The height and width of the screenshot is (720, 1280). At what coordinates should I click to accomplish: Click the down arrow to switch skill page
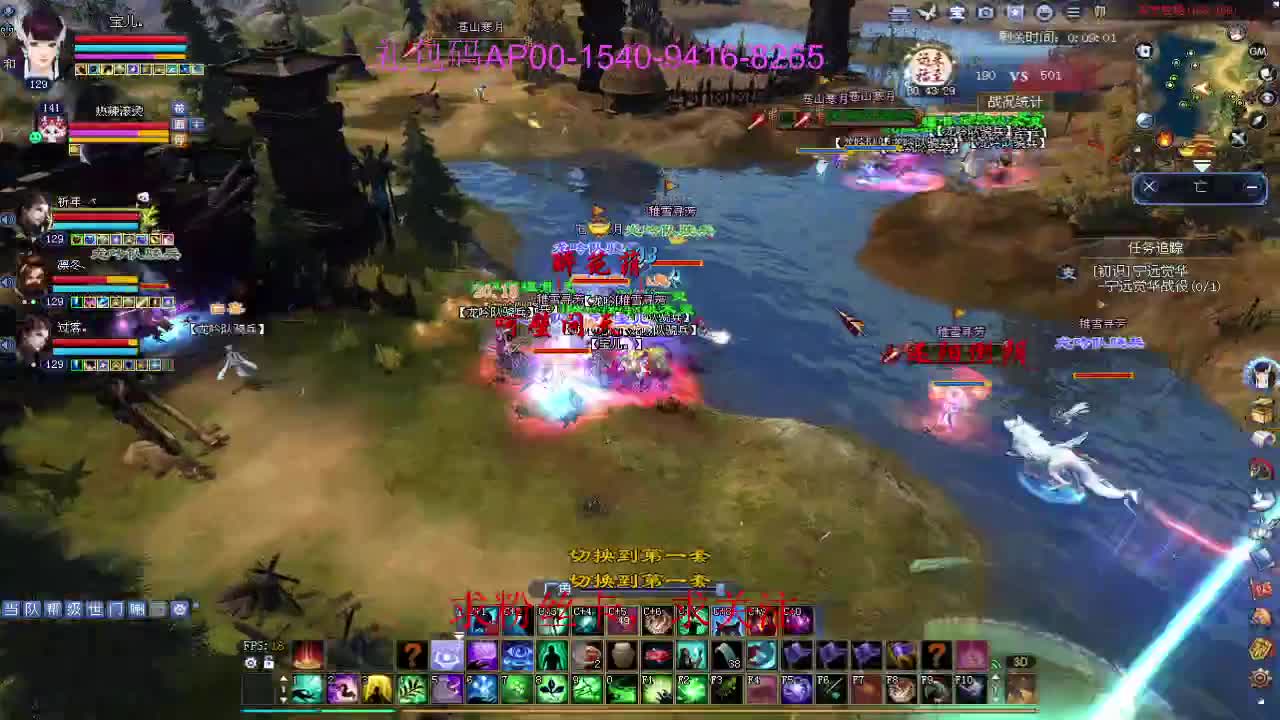tap(283, 699)
